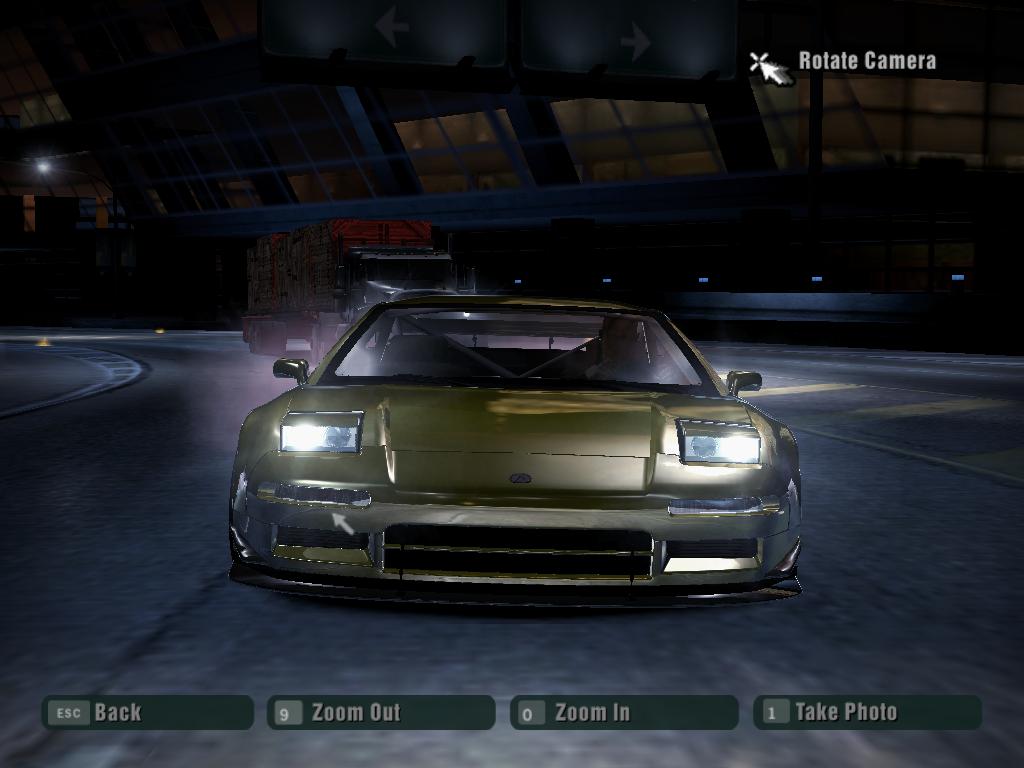Zoom In on the car
1024x768 pixels.
tap(623, 712)
